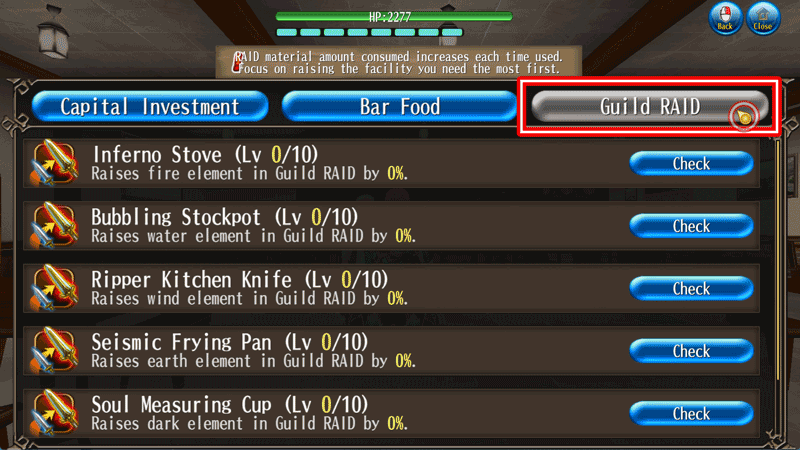Check the Ripper Kitchen Knife upgrade
This screenshot has height=450, width=800.
tap(691, 289)
